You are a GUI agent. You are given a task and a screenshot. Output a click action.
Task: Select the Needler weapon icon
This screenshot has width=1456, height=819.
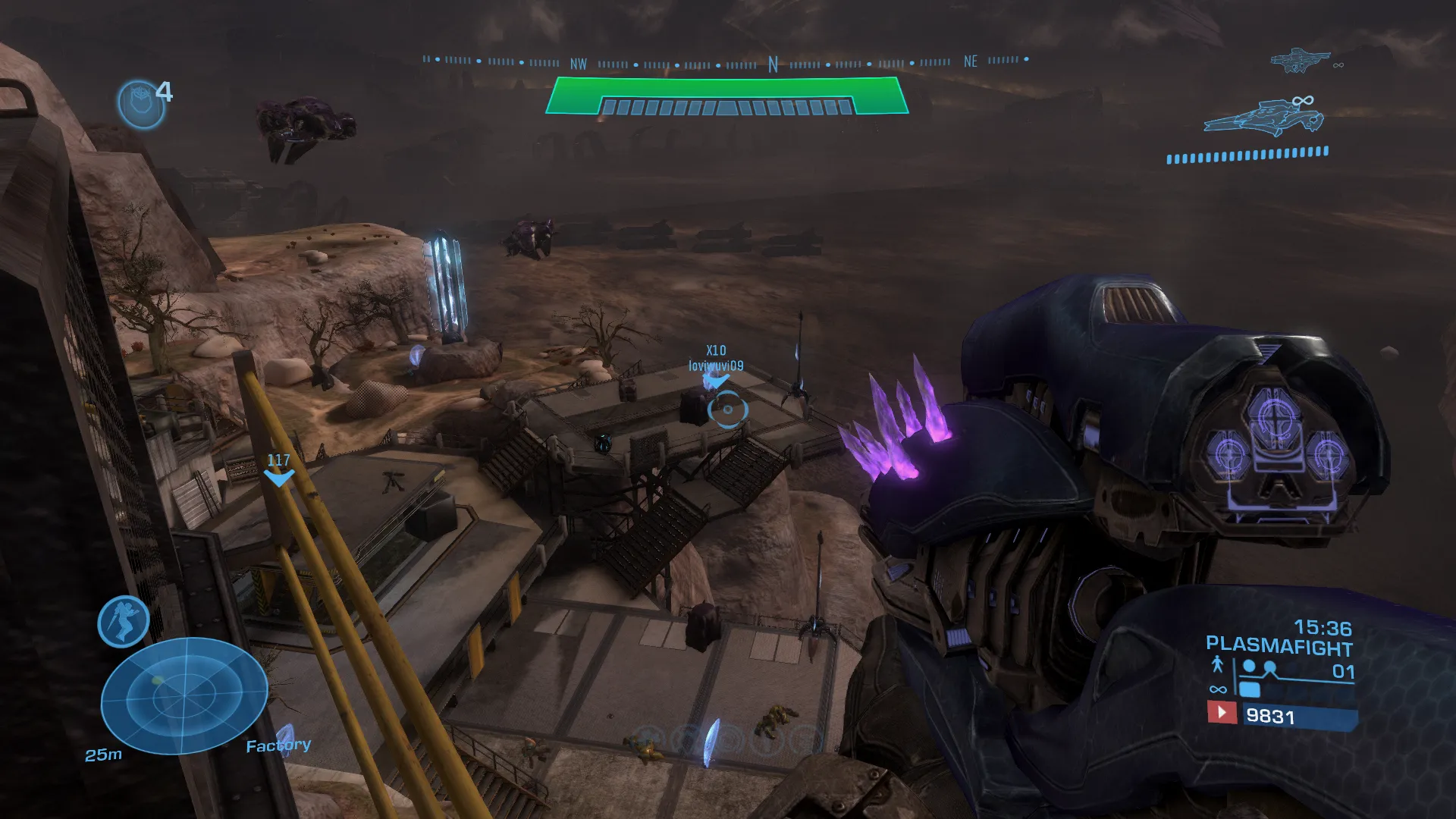(1264, 118)
